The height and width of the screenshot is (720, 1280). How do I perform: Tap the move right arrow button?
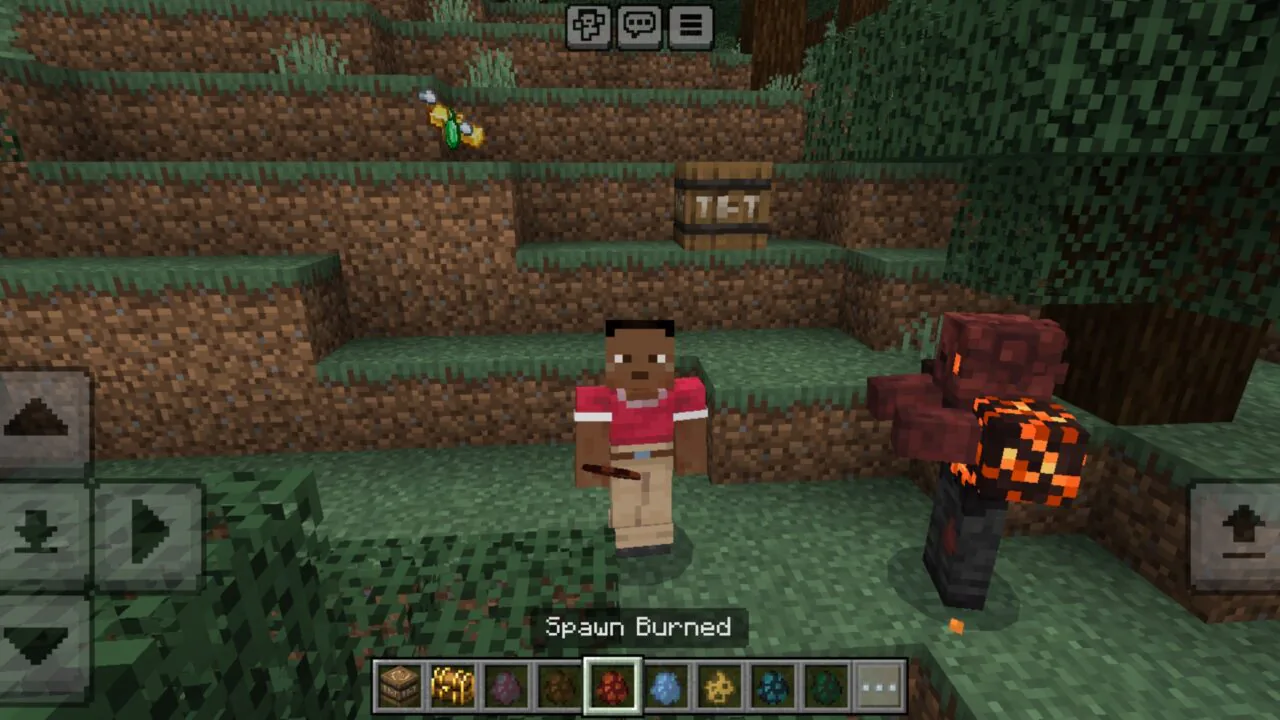click(x=150, y=530)
